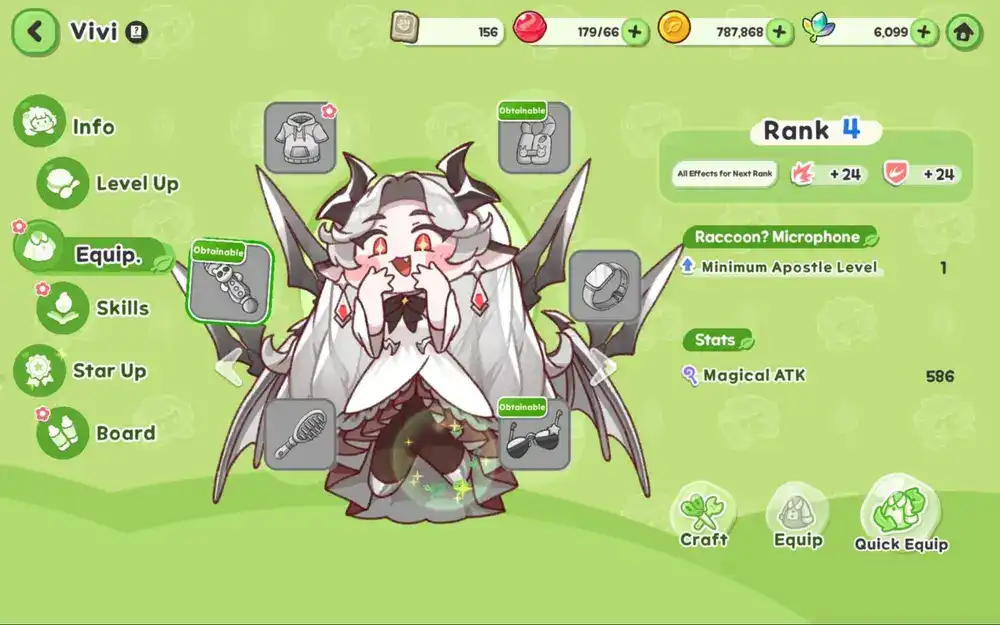Open the question mark help next to Vivi

138,32
